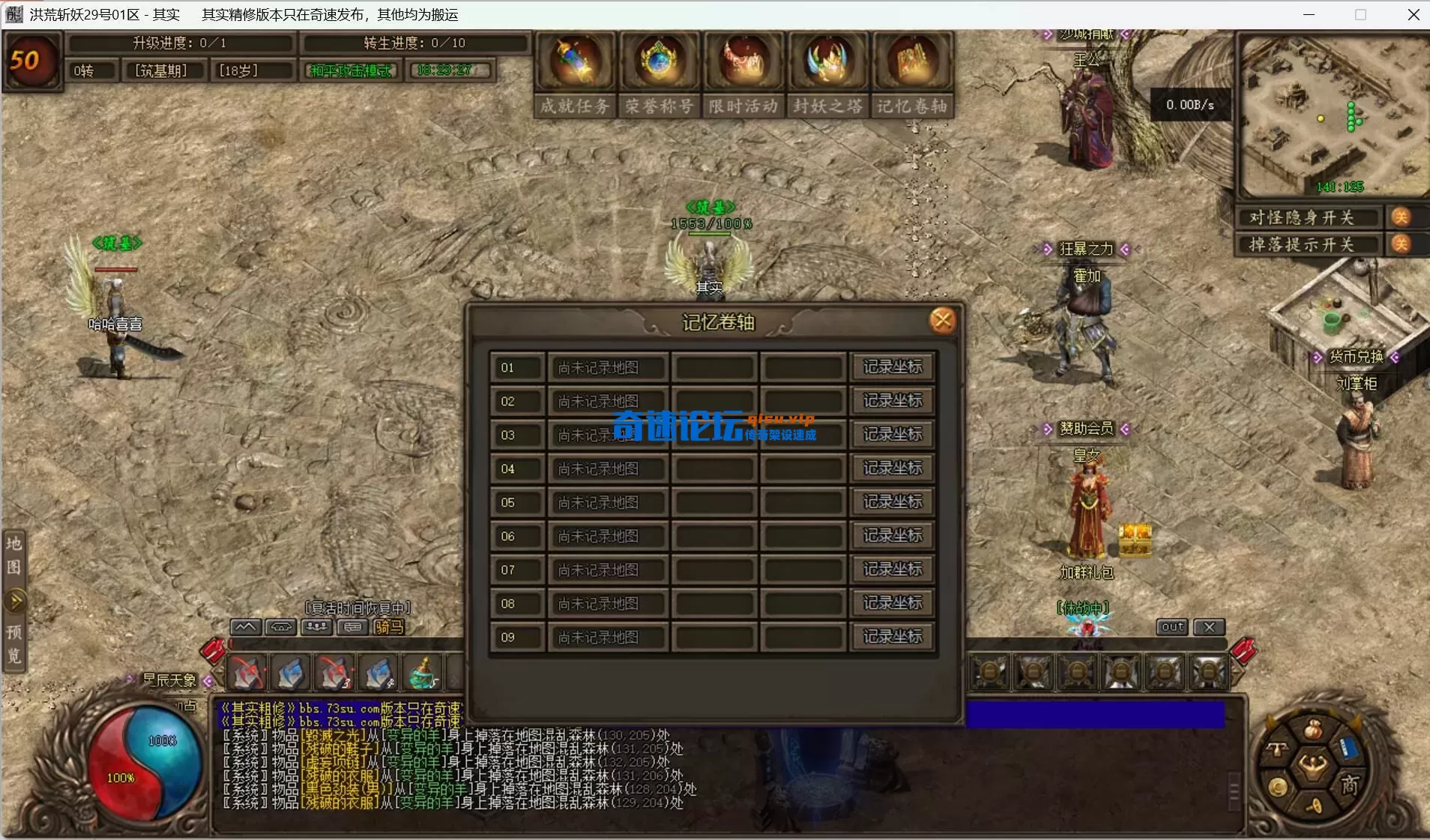
Task: Open the 商 shop button
Action: (x=1350, y=785)
